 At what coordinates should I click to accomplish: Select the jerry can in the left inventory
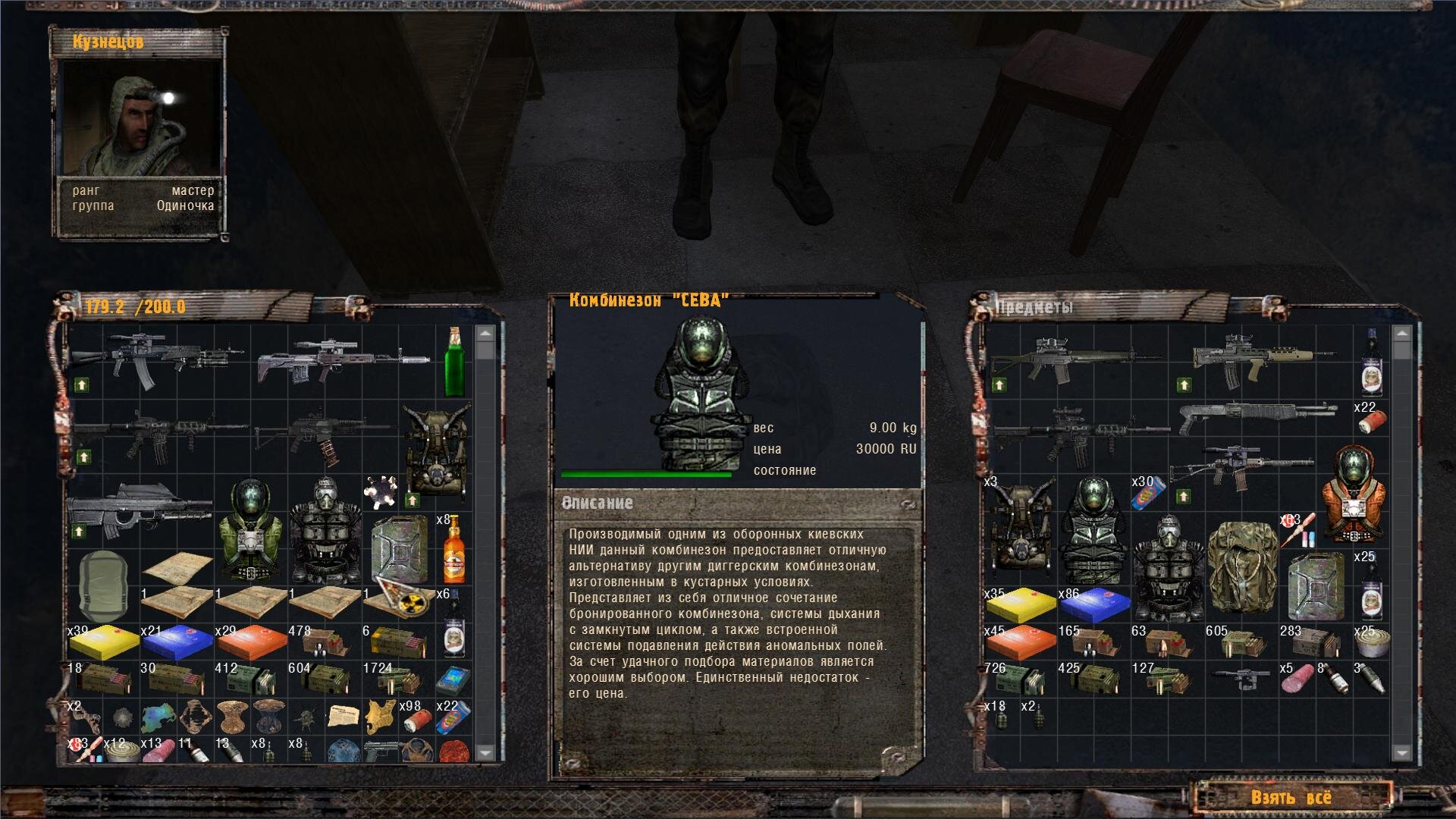coord(398,549)
